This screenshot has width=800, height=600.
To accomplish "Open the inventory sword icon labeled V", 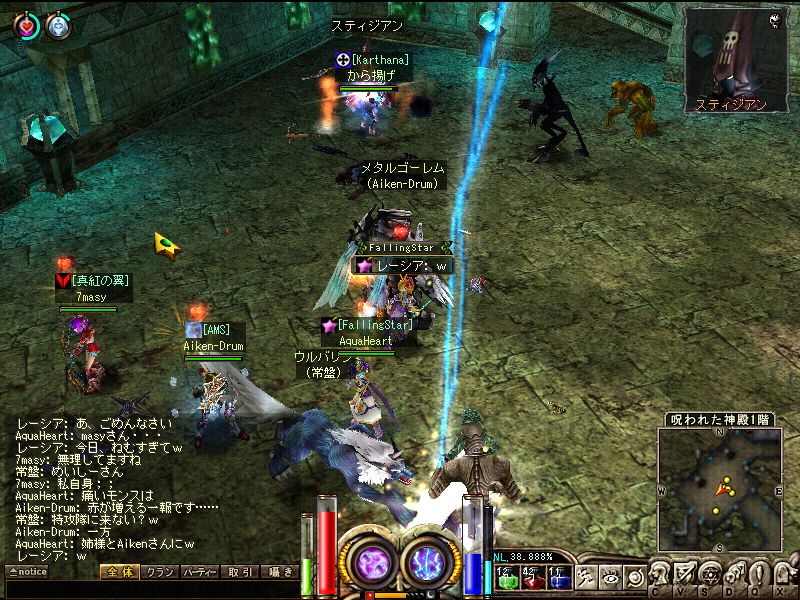I will pyautogui.click(x=686, y=573).
